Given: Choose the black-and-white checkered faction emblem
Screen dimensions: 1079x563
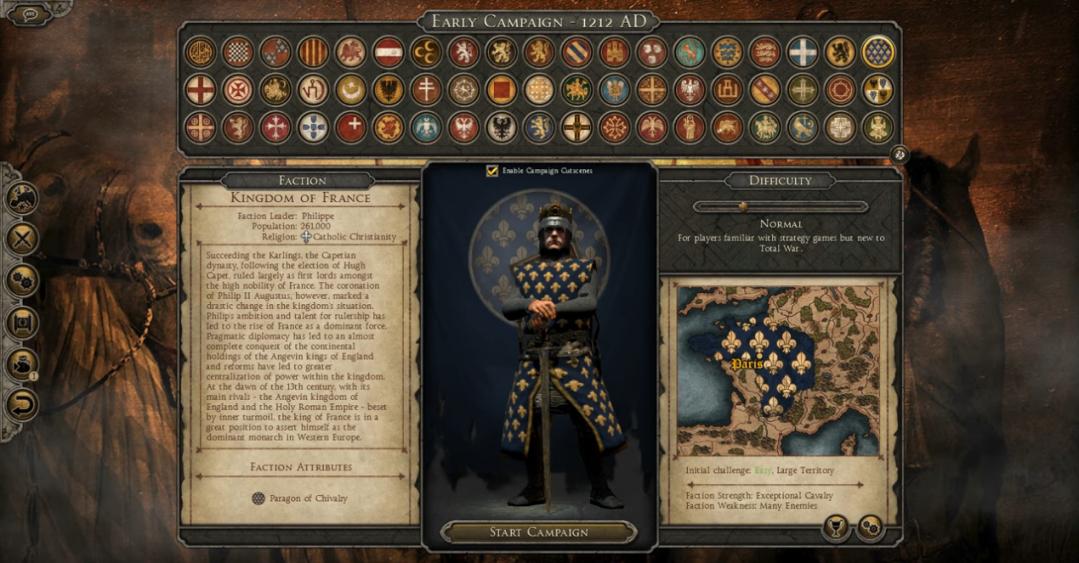Looking at the screenshot, I should [237, 51].
